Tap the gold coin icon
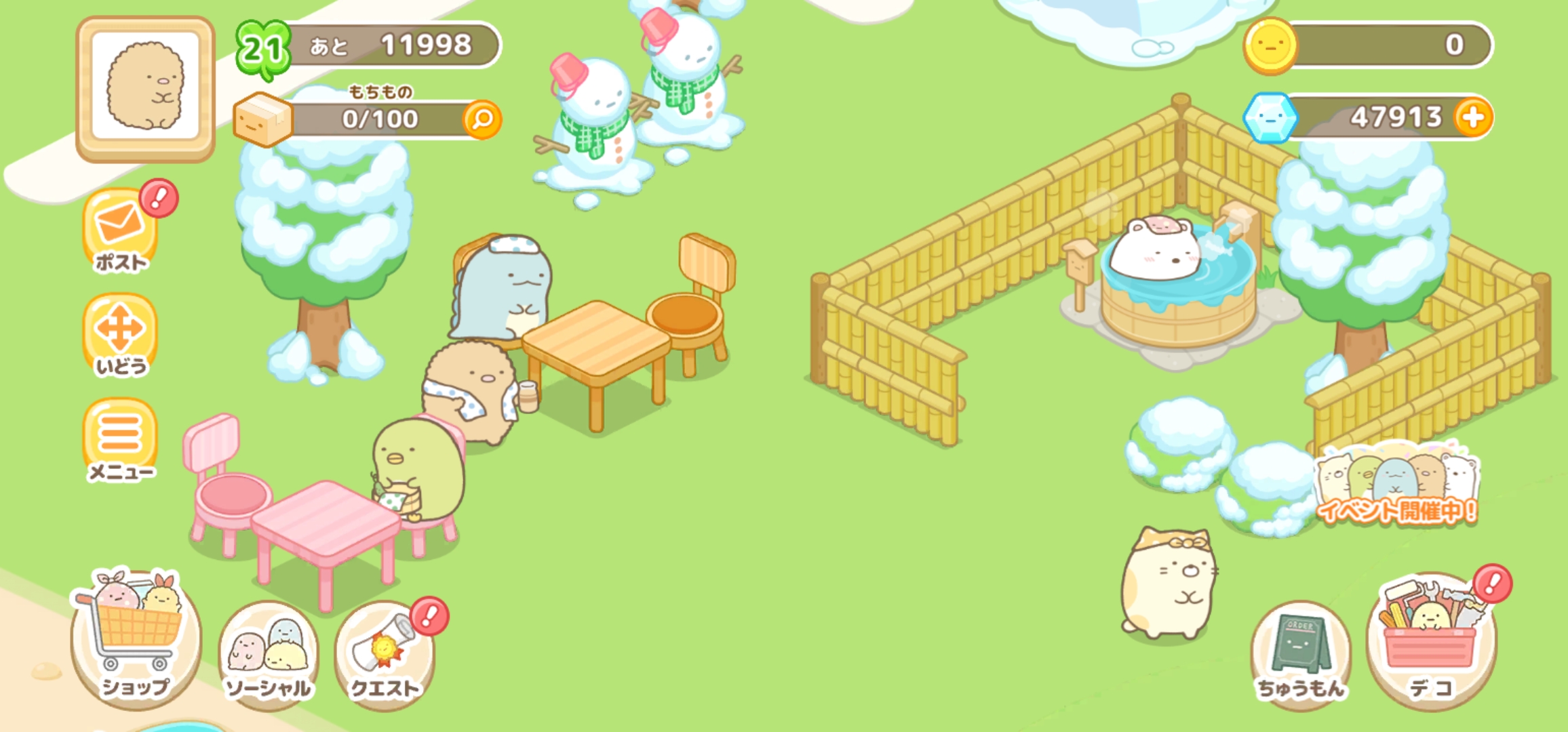1568x732 pixels. click(1270, 46)
